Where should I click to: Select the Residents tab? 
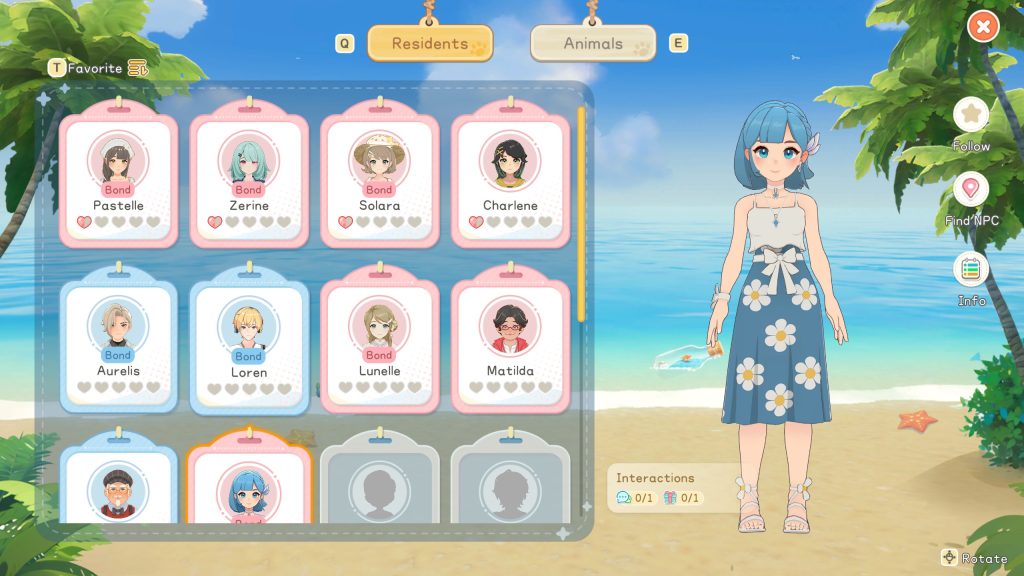coord(430,44)
